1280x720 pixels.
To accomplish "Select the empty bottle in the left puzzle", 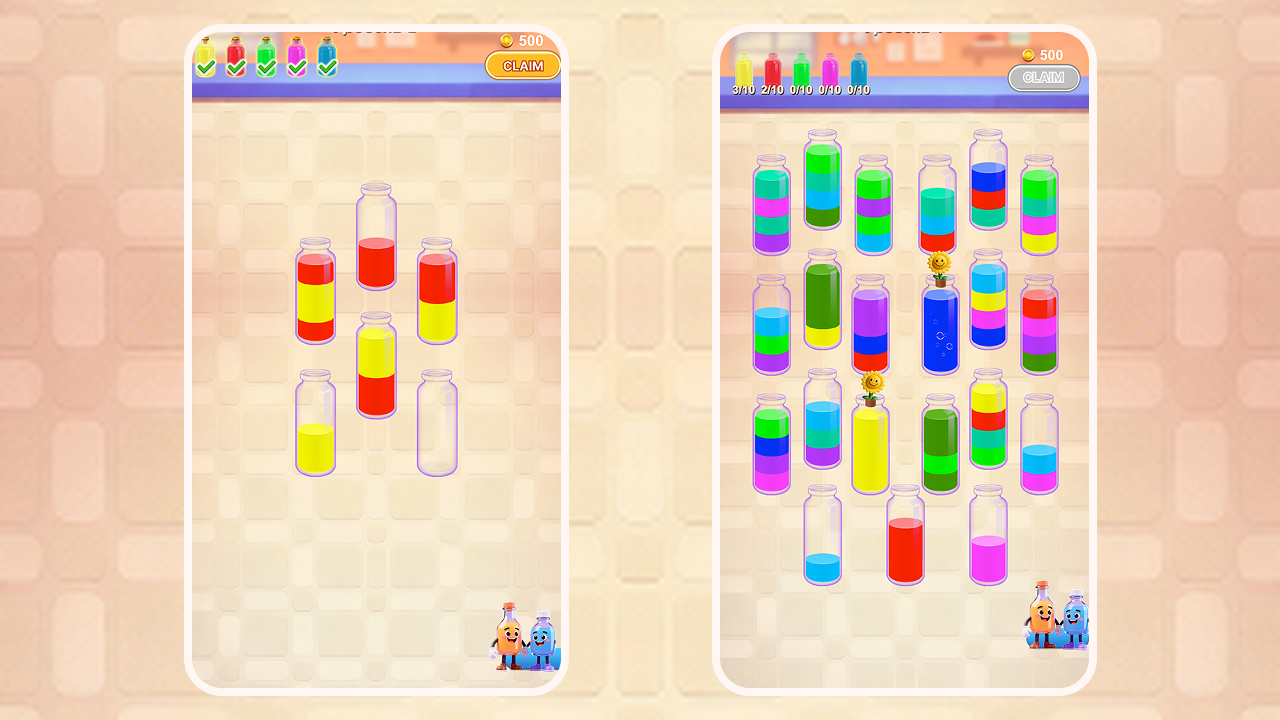I will [435, 425].
